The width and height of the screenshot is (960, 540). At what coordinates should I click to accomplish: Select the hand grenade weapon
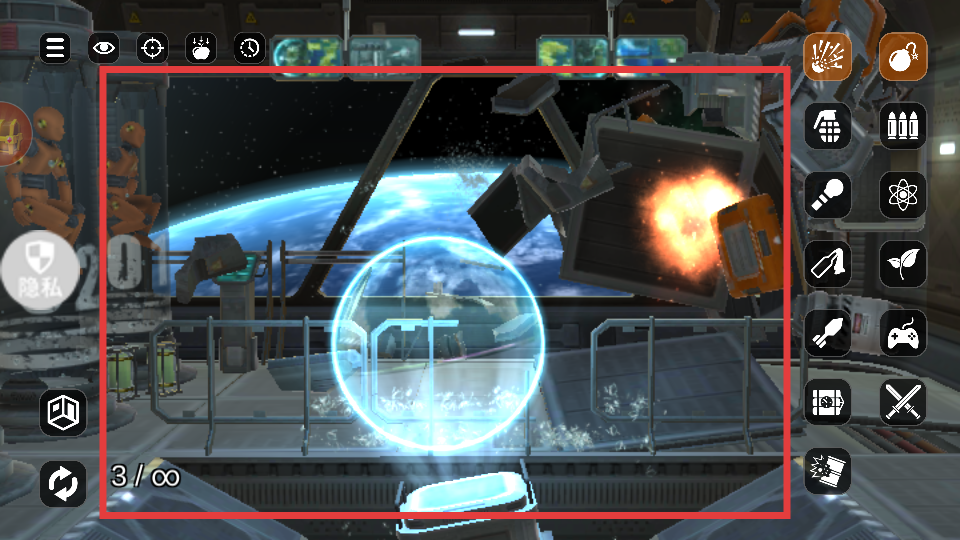828,126
